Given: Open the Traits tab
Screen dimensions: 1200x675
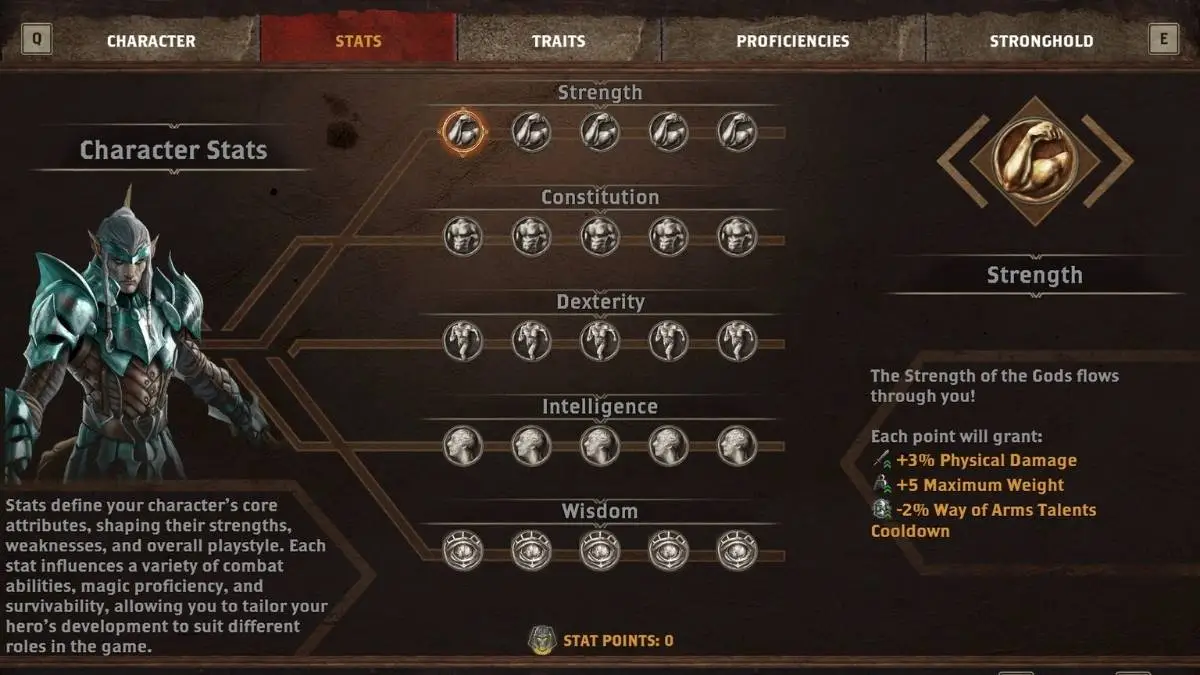Looking at the screenshot, I should pyautogui.click(x=558, y=41).
